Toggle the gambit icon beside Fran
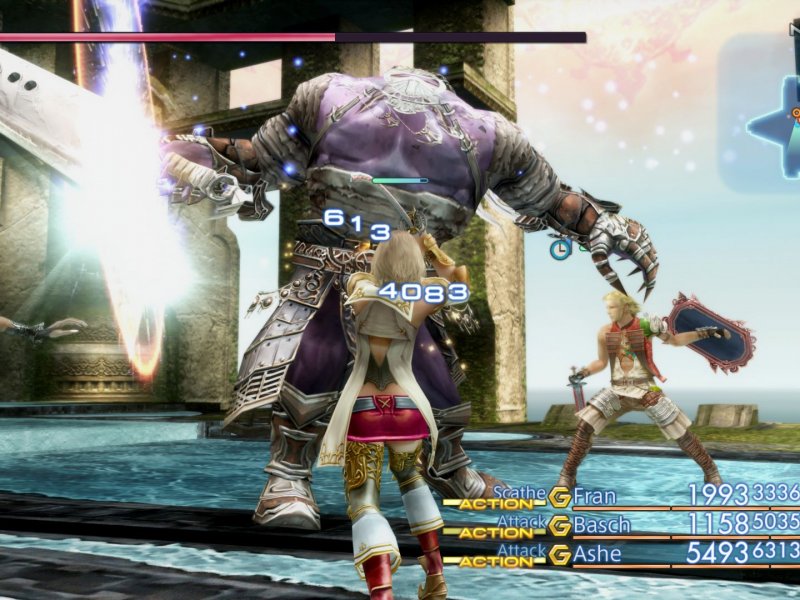The image size is (800, 600). 560,497
